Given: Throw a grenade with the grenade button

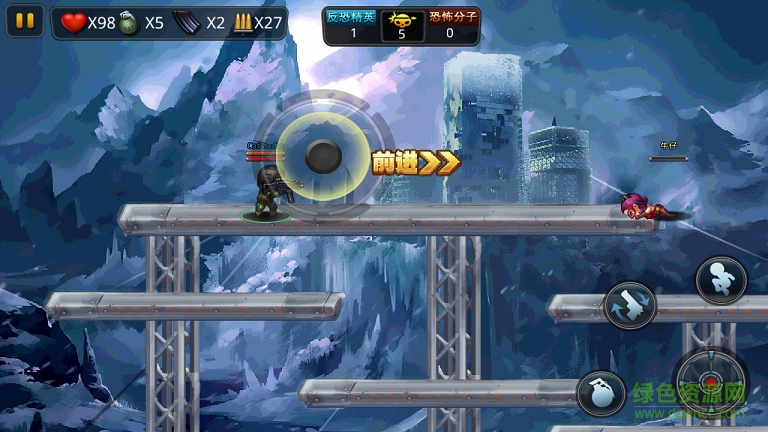Looking at the screenshot, I should (x=601, y=393).
